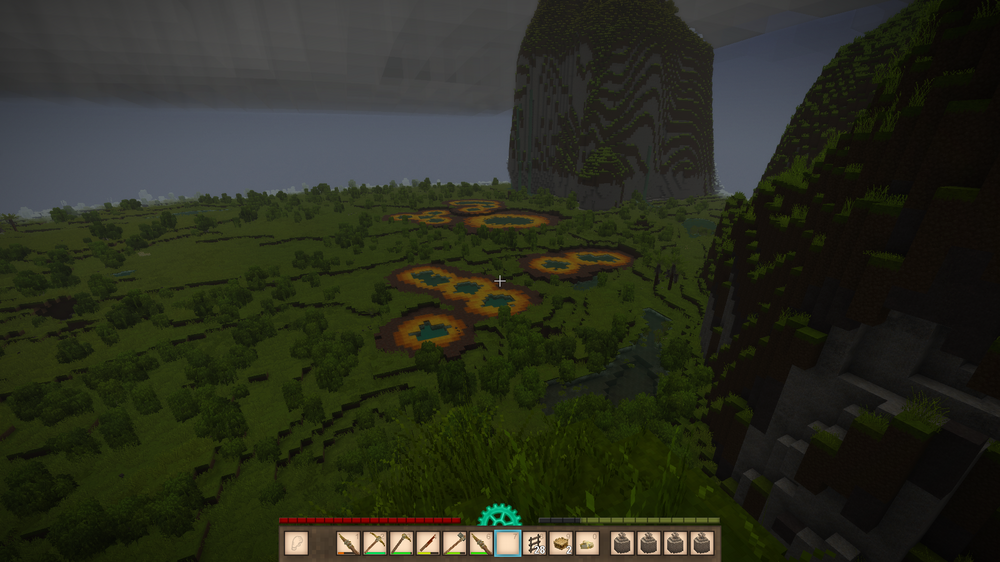The height and width of the screenshot is (562, 1000).
Task: Choose the tool in hotbar slot 3
Action: [402, 543]
